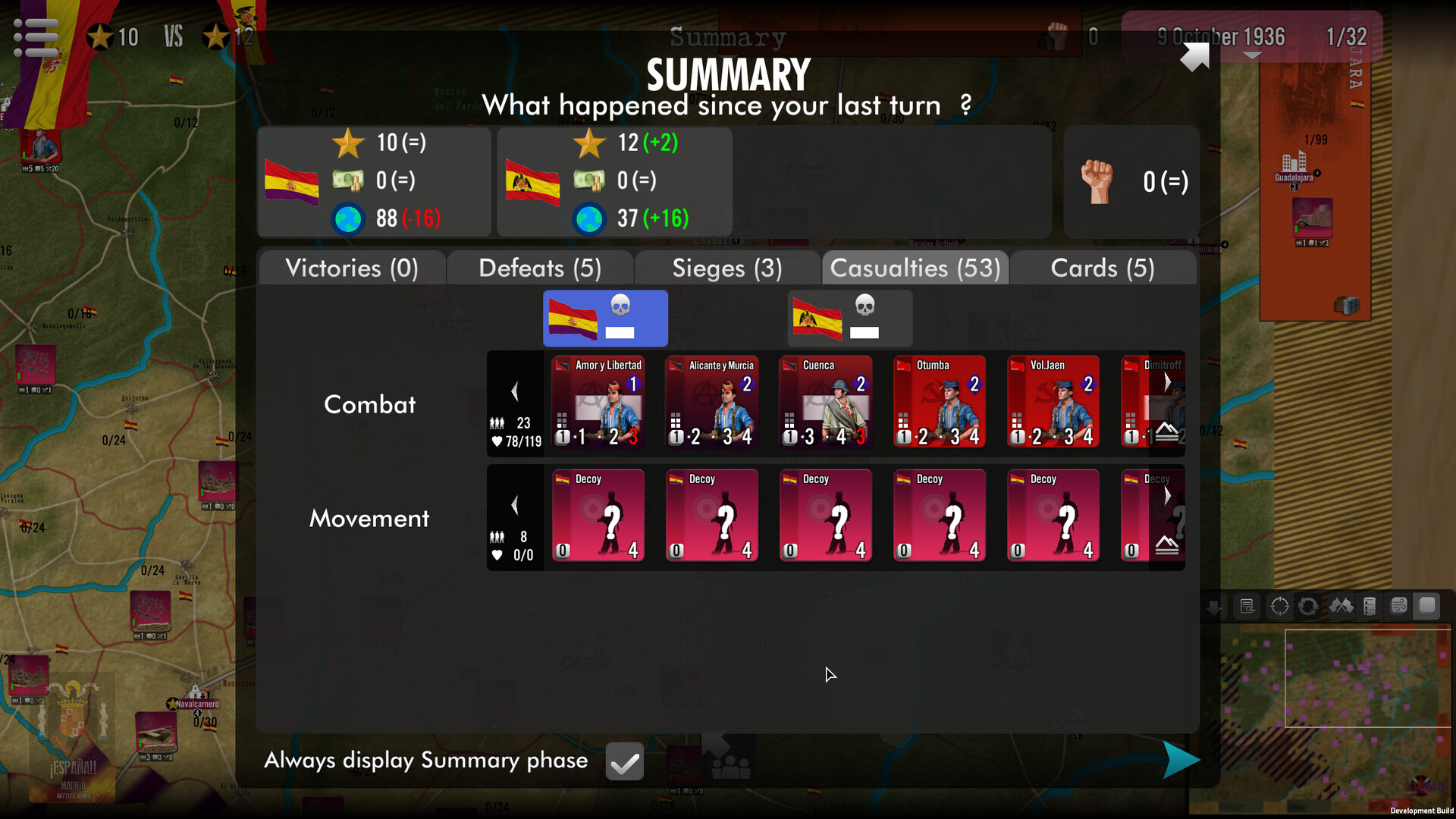The height and width of the screenshot is (819, 1456).
Task: Check Always display Summary phase
Action: click(x=624, y=761)
